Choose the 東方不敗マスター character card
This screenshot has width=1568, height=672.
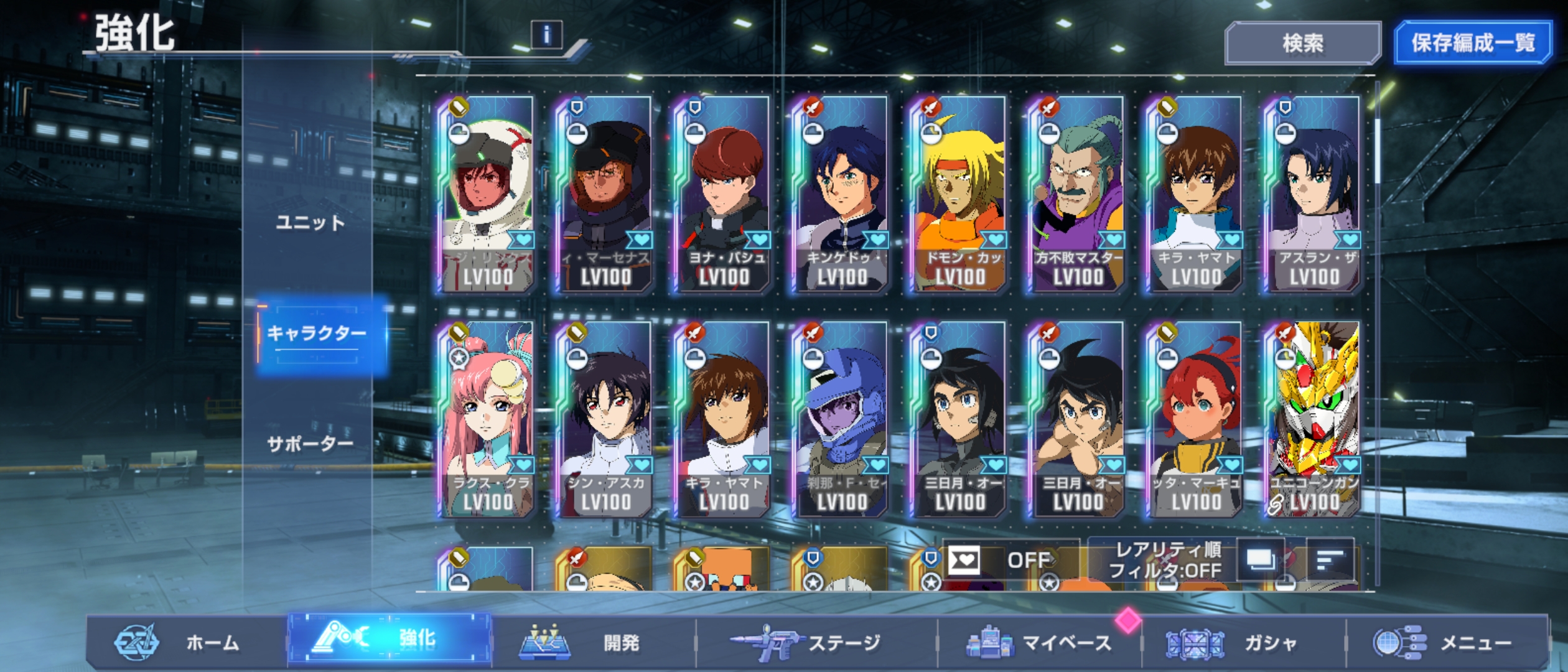1078,194
